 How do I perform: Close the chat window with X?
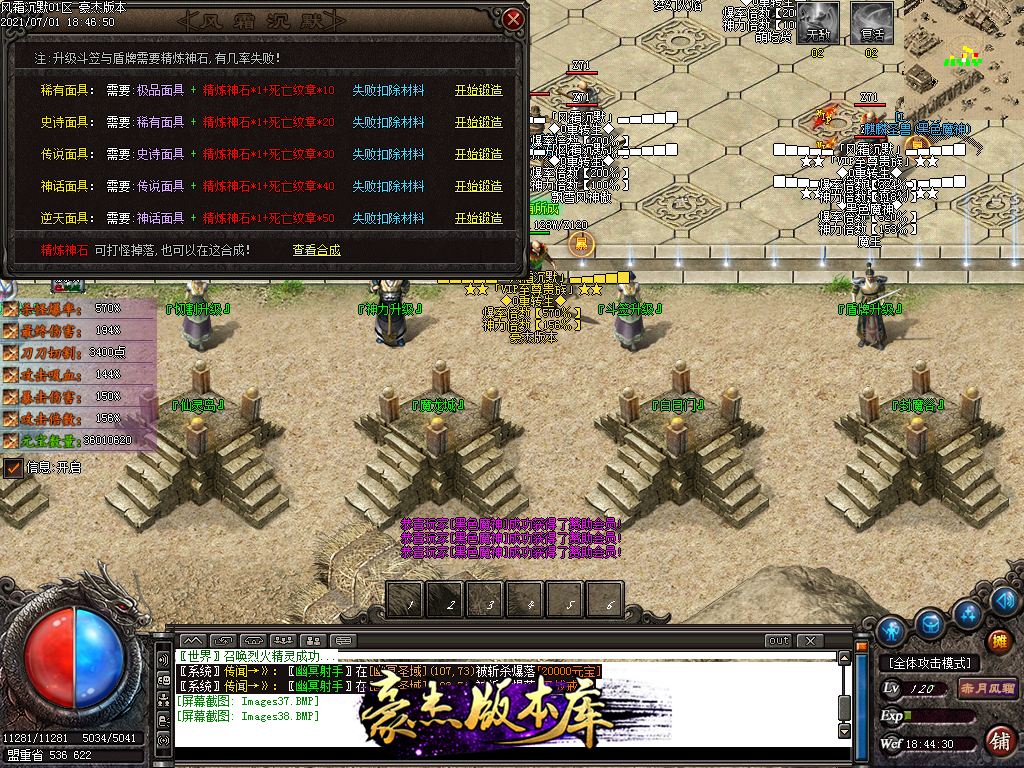tap(809, 640)
